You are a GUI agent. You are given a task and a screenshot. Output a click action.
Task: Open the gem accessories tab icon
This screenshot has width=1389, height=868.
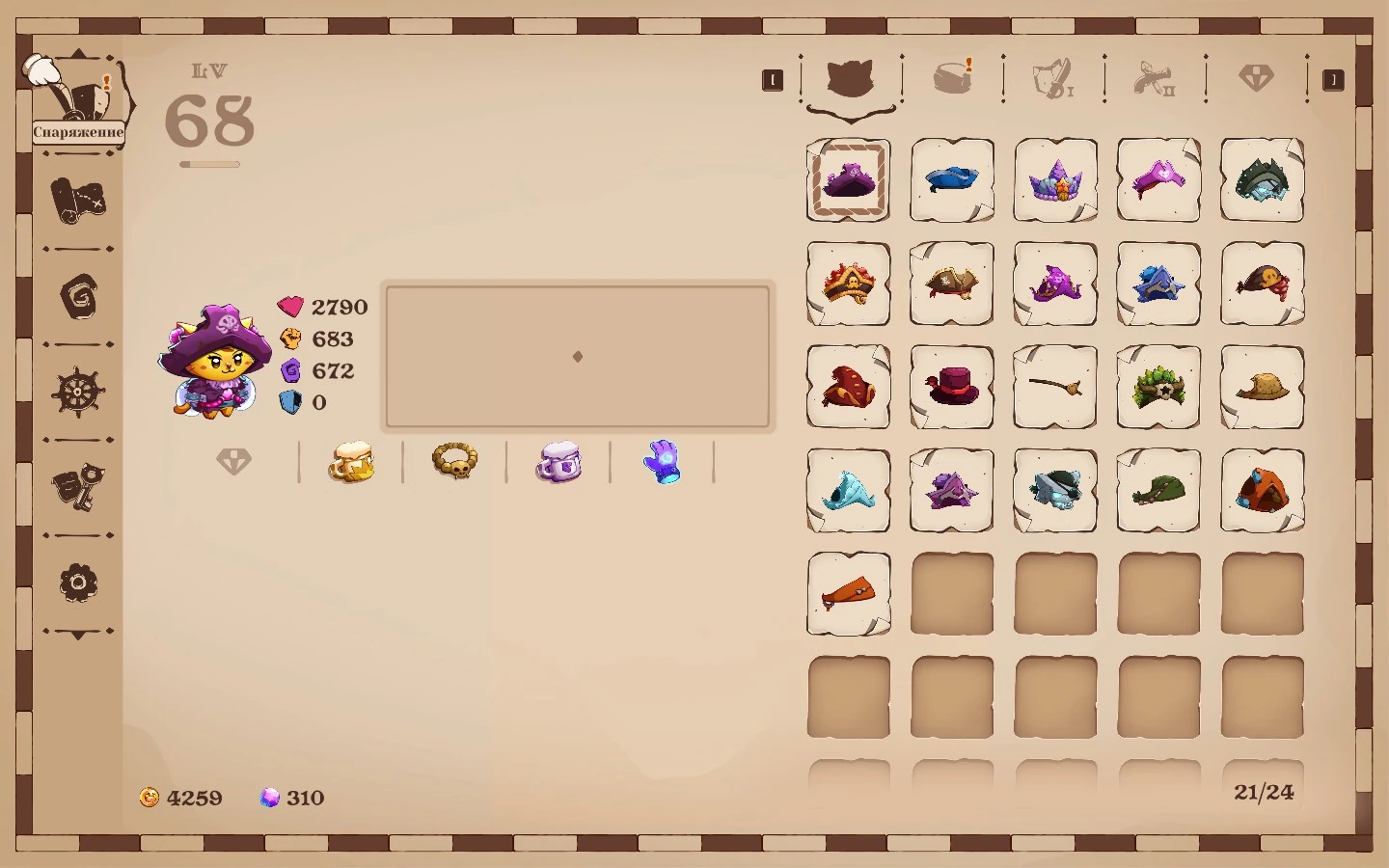pos(1257,79)
